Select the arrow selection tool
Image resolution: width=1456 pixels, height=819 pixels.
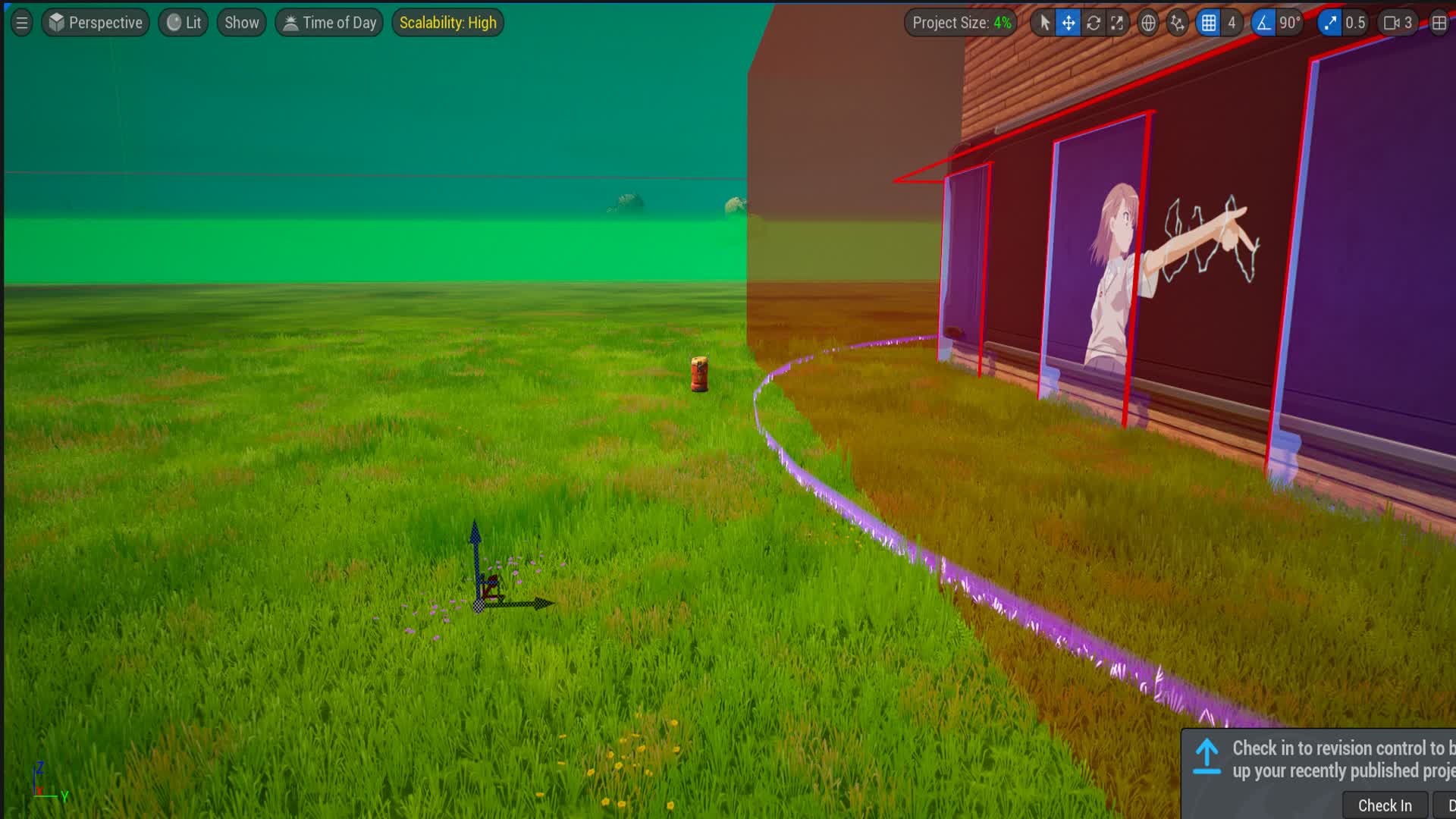coord(1043,23)
